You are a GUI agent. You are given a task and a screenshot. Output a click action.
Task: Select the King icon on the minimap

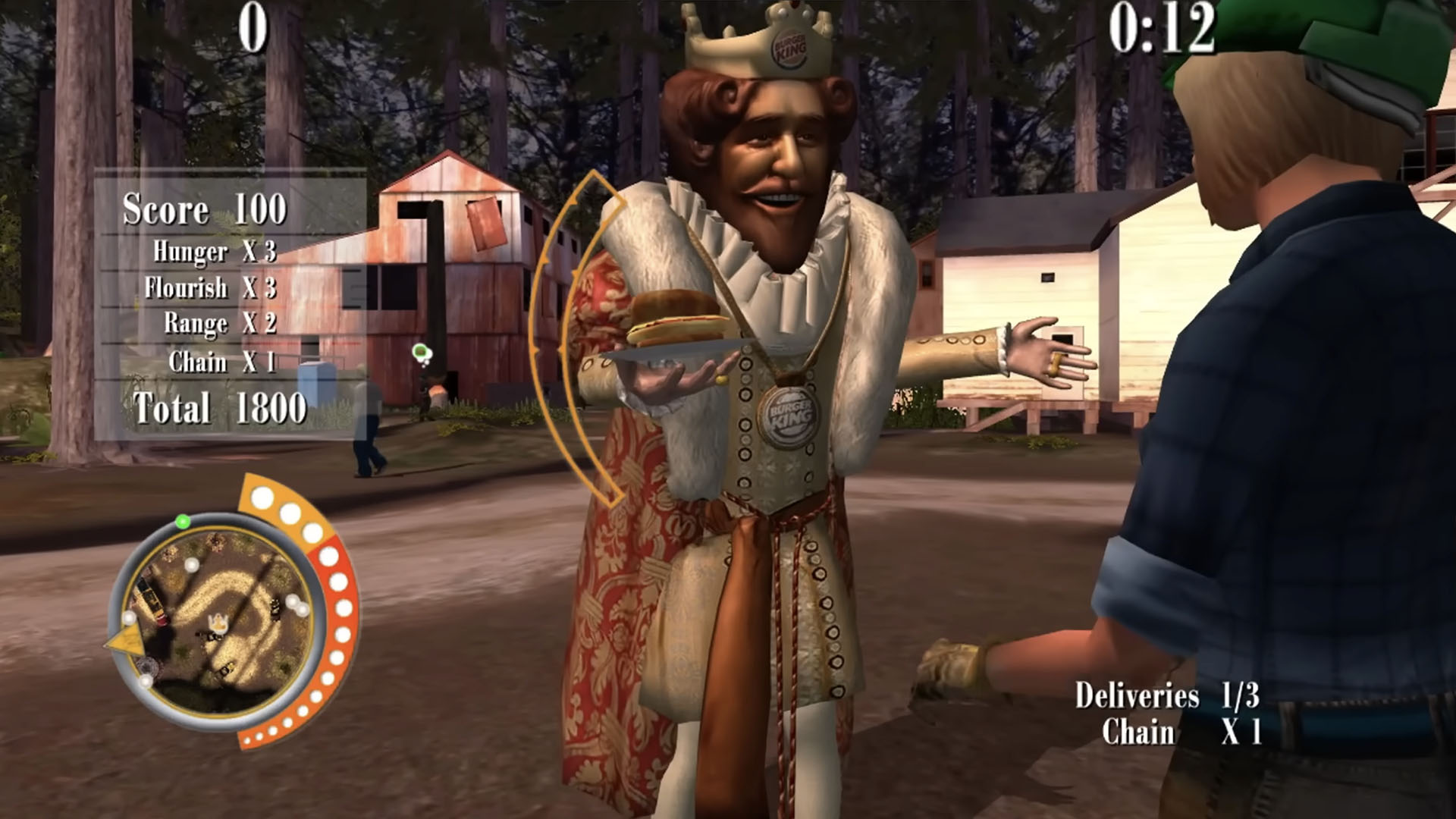coord(219,621)
